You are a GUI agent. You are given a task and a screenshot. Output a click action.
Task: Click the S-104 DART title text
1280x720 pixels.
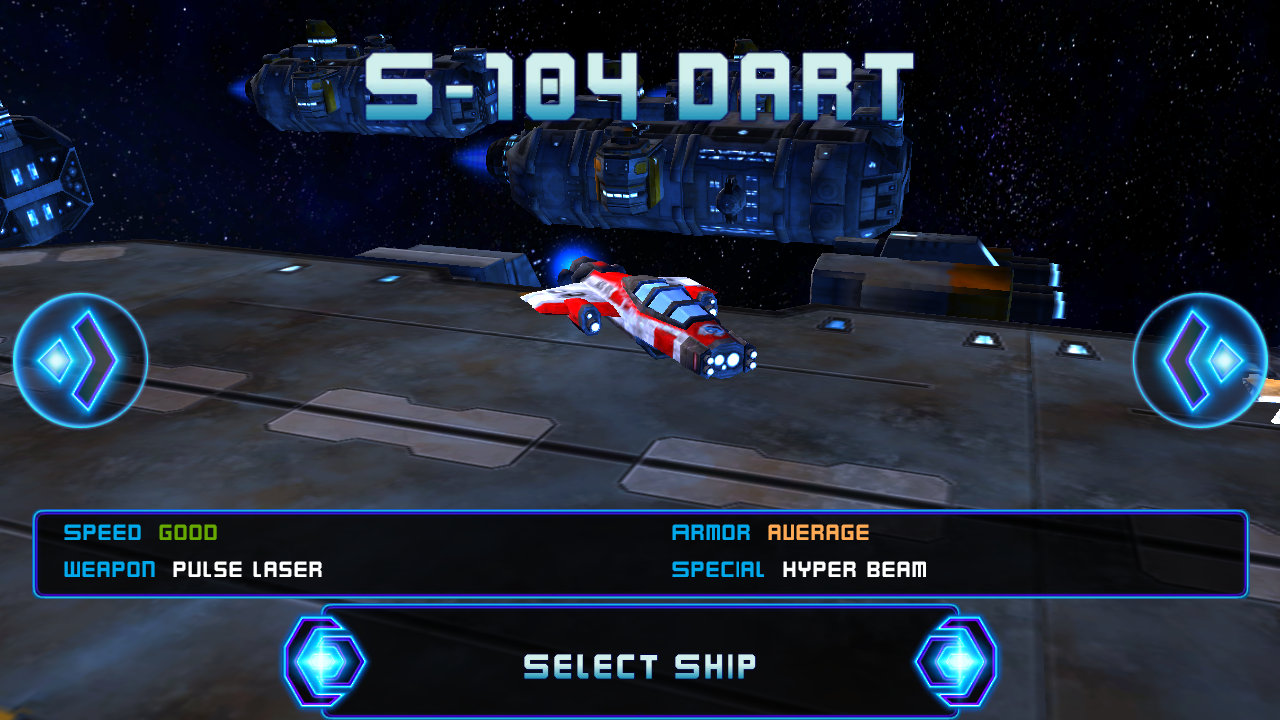point(640,85)
